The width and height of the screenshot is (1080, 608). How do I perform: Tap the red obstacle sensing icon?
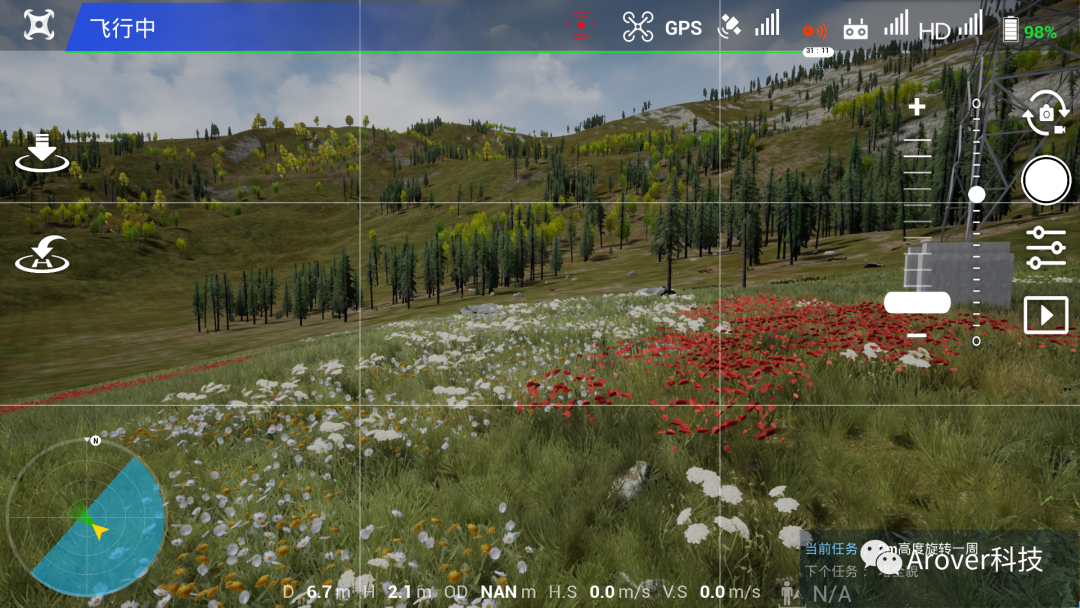pyautogui.click(x=582, y=26)
